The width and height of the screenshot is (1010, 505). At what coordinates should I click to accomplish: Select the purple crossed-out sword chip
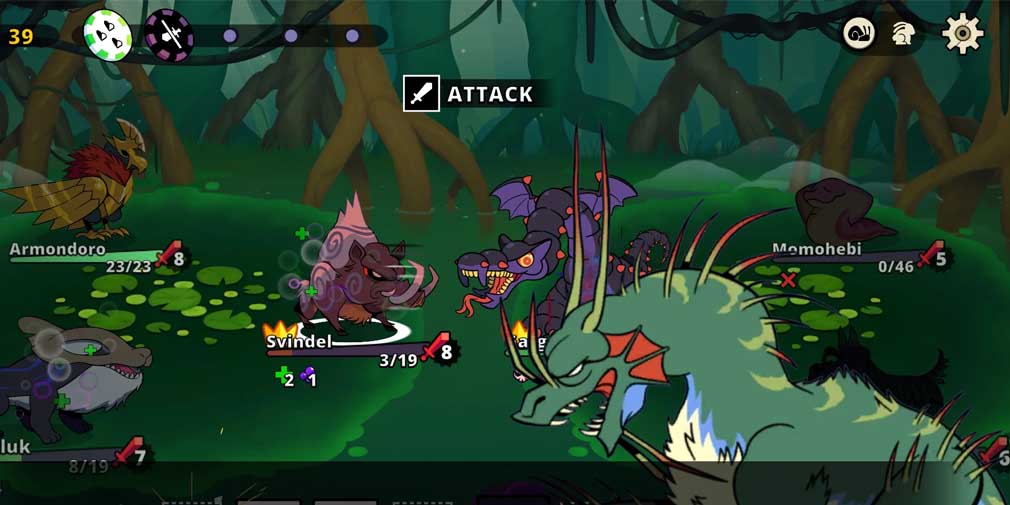click(169, 34)
